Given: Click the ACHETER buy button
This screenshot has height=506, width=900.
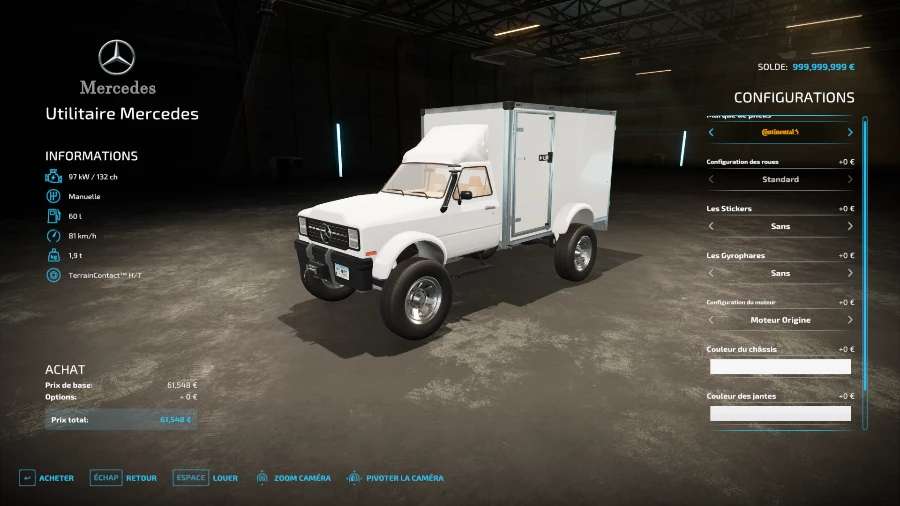Looking at the screenshot, I should 47,478.
